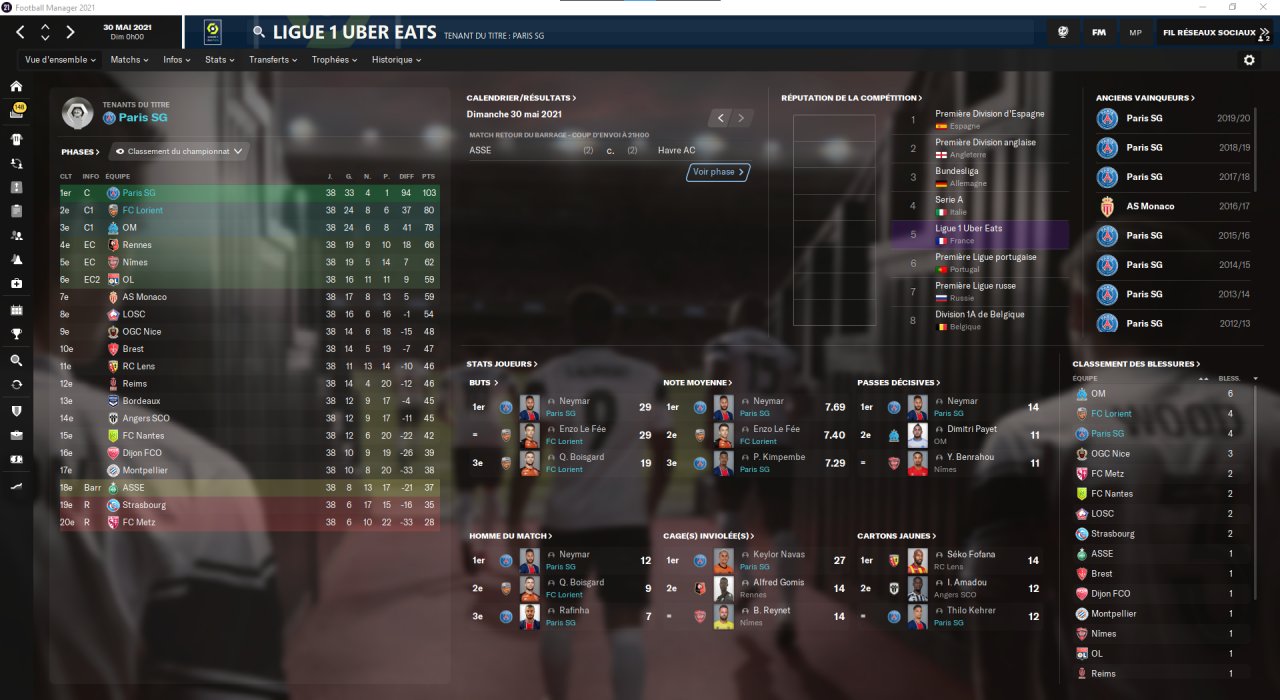The width and height of the screenshot is (1280, 700).
Task: Open Fil Réseaux Sociaux panel
Action: coord(1215,33)
